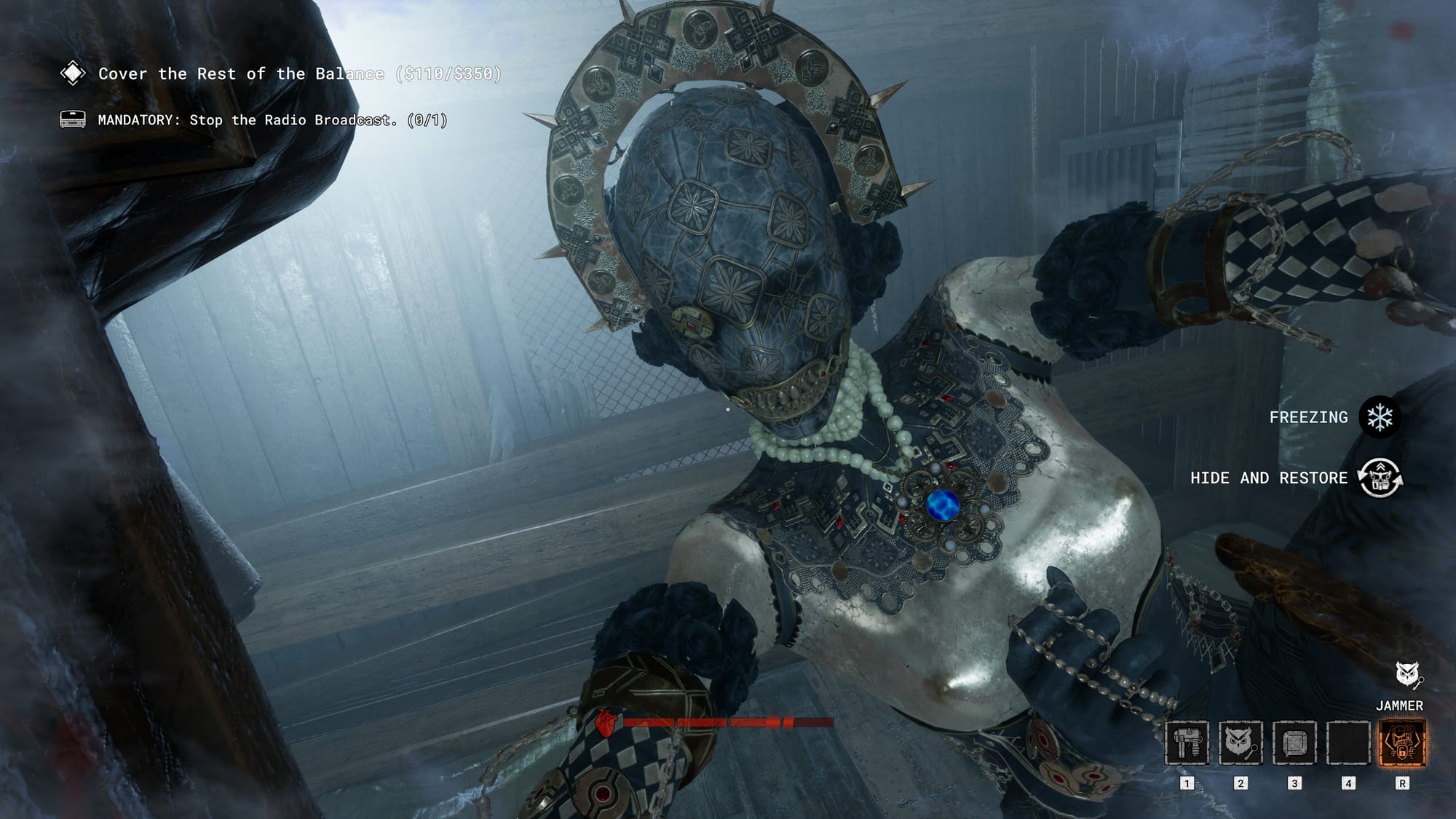Select the owl with key hotbar slot
This screenshot has height=819, width=1456.
click(x=1241, y=743)
